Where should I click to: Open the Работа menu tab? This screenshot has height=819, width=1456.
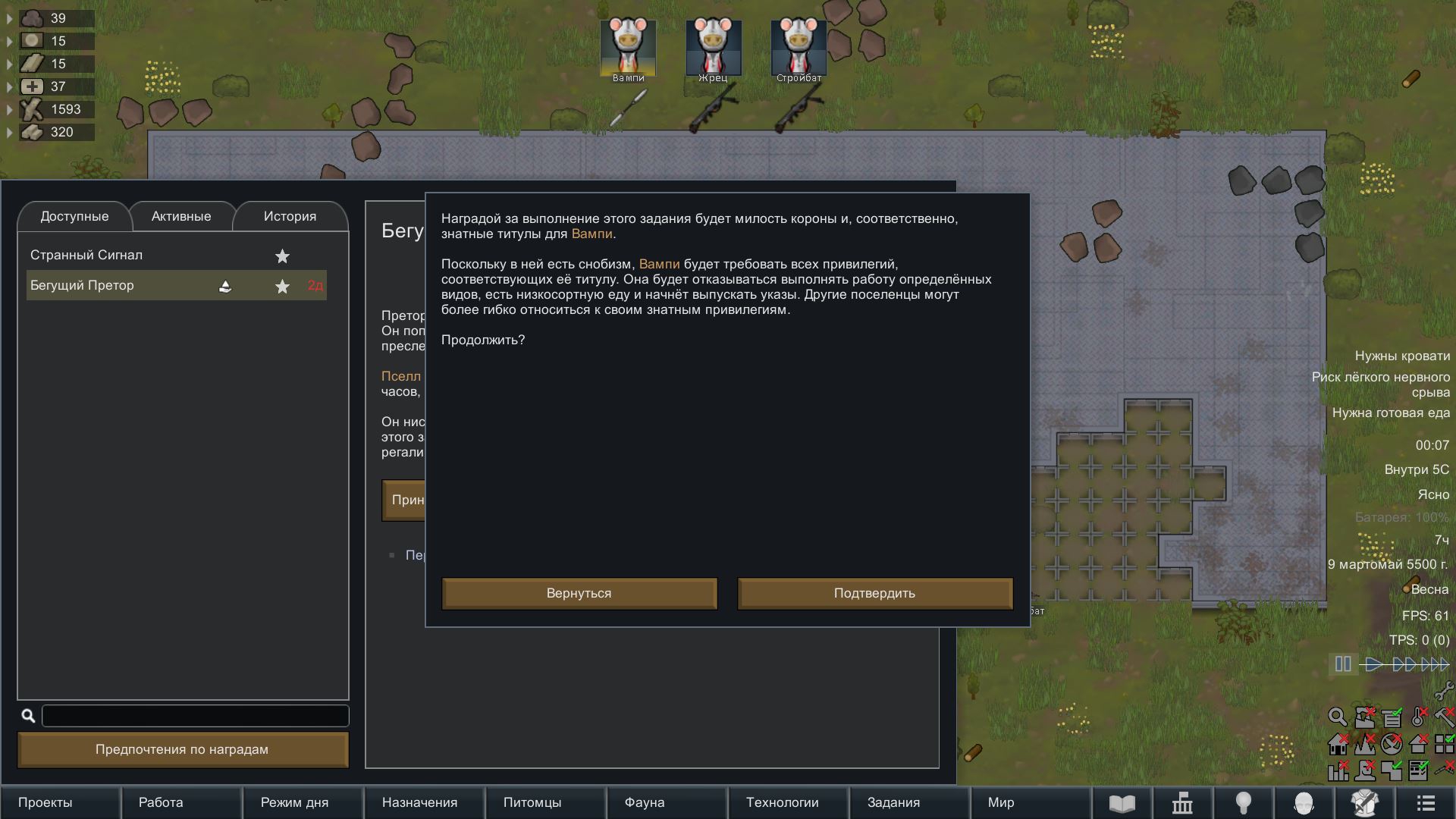click(x=161, y=802)
